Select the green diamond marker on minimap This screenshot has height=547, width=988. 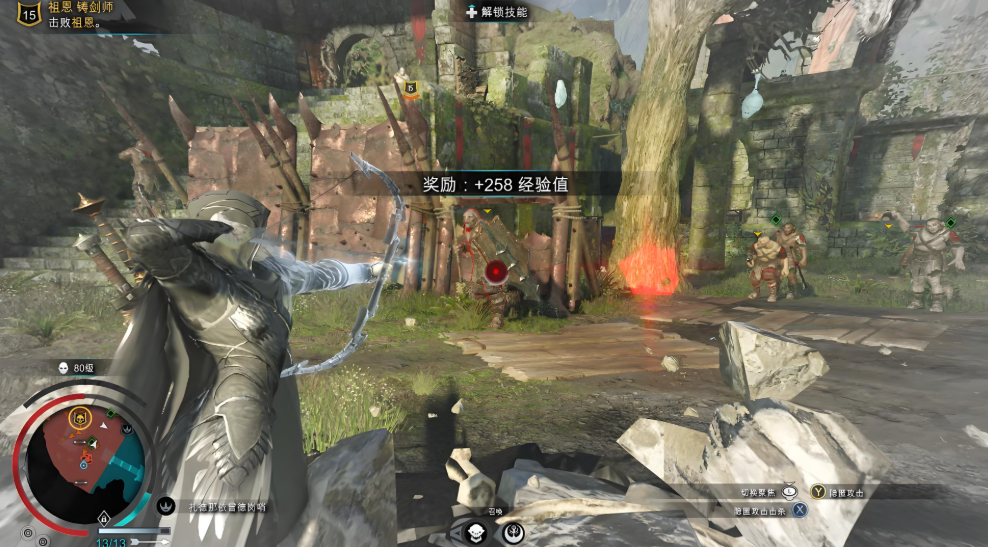click(x=111, y=413)
